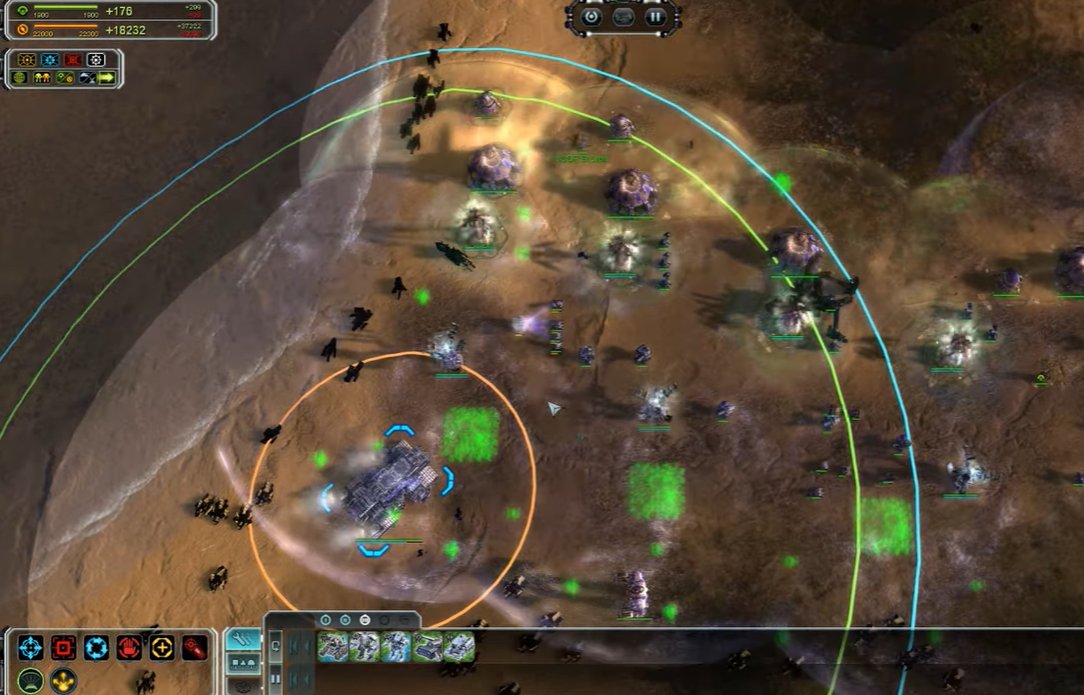Image resolution: width=1084 pixels, height=695 pixels.
Task: Toggle the green dome shield ability
Action: (x=31, y=680)
